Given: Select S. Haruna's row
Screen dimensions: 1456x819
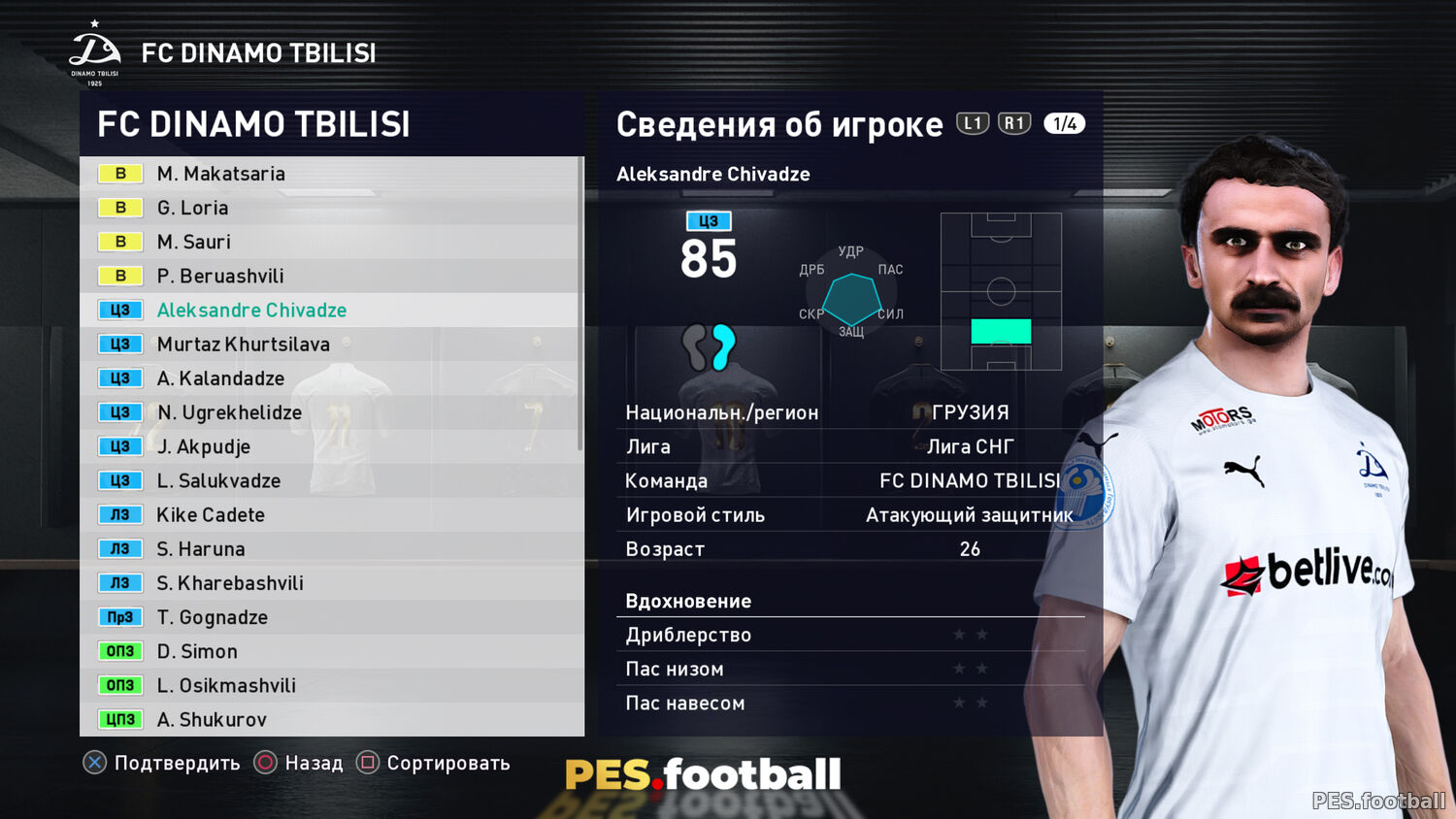Looking at the screenshot, I should click(201, 549).
